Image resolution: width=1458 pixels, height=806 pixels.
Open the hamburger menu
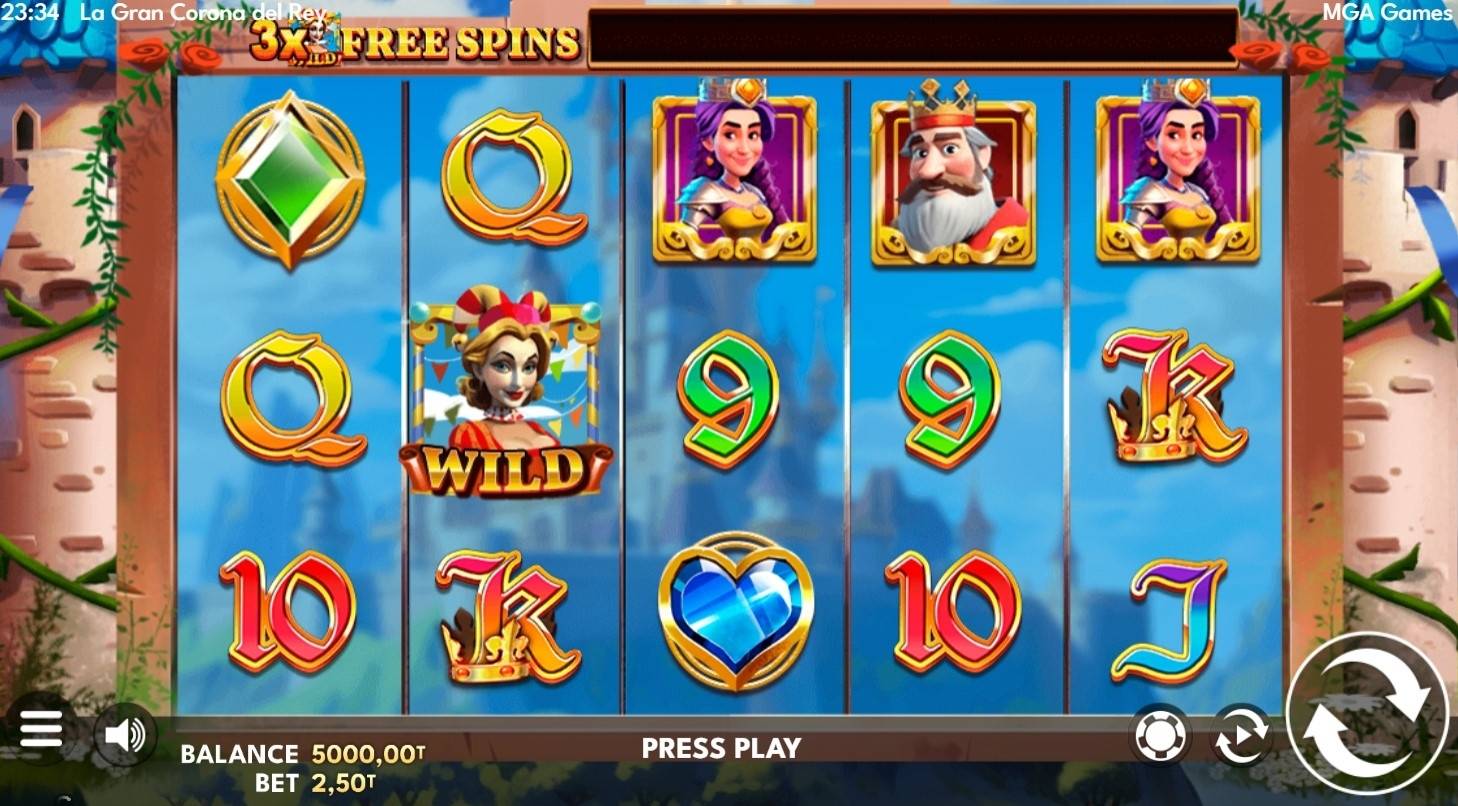41,730
